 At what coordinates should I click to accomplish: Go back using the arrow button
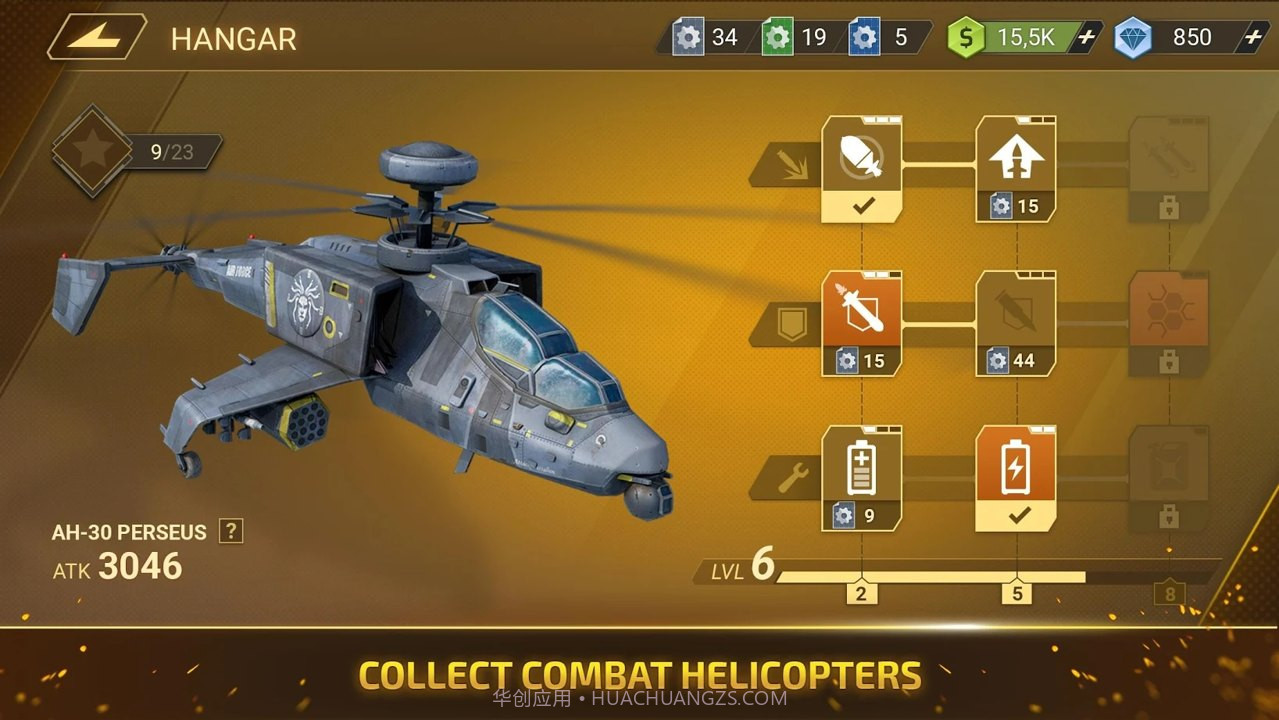point(97,37)
